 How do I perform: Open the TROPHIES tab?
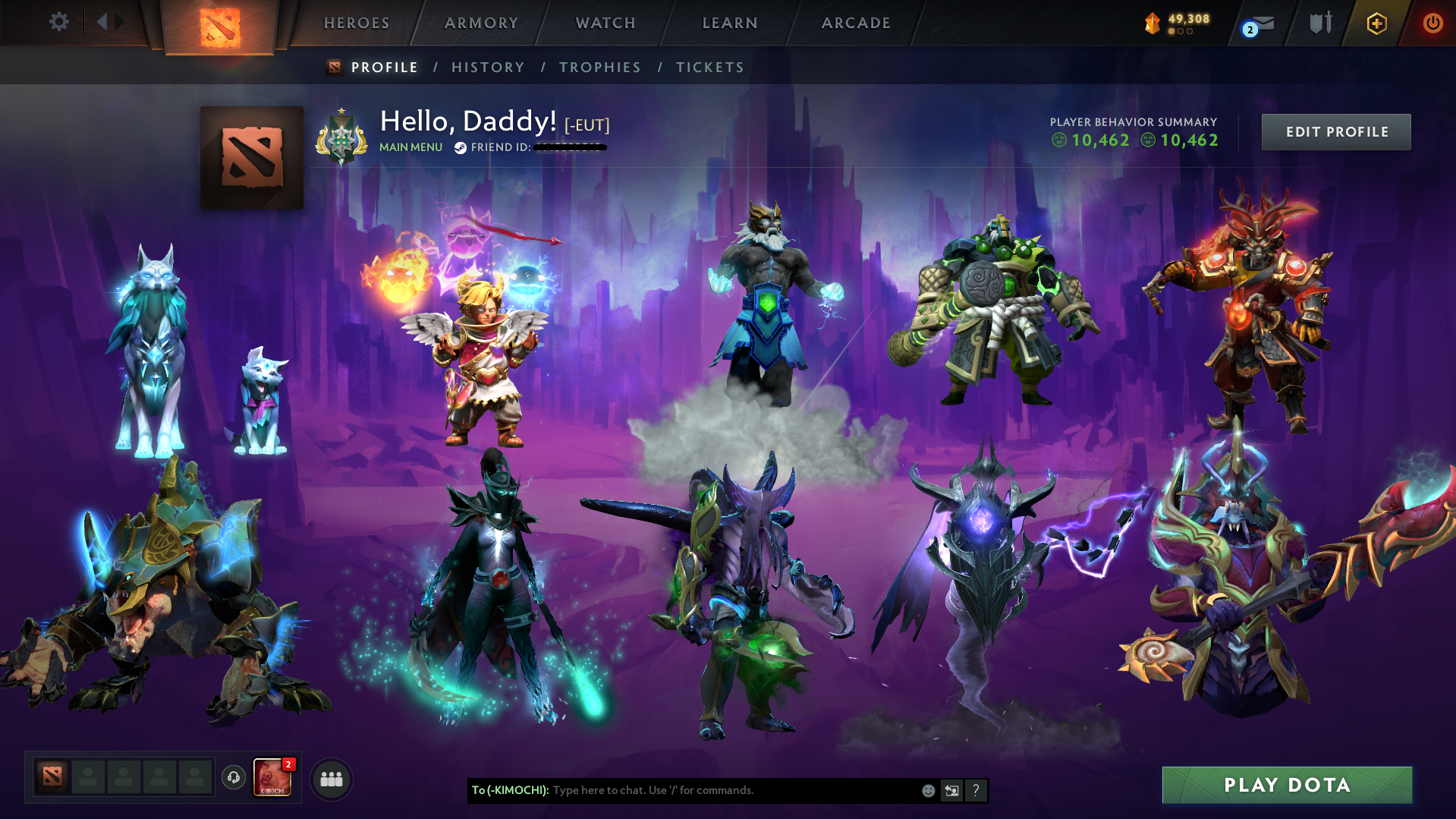pos(599,67)
